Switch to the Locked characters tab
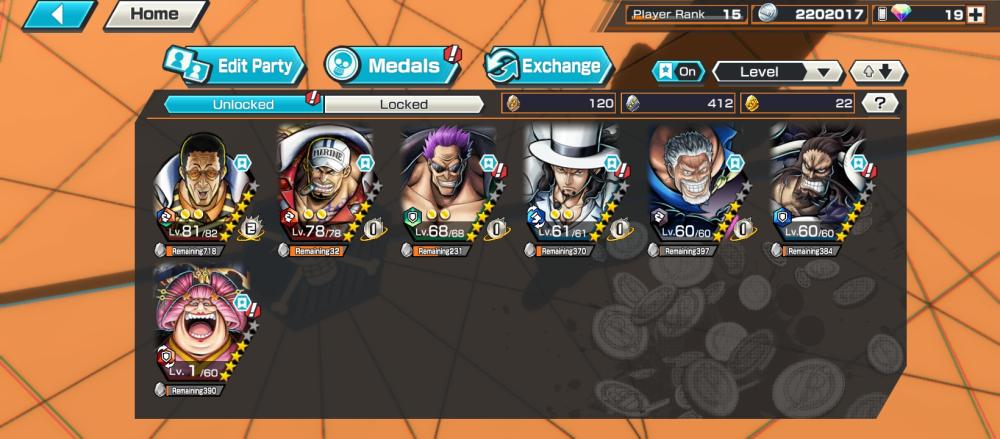 click(404, 104)
